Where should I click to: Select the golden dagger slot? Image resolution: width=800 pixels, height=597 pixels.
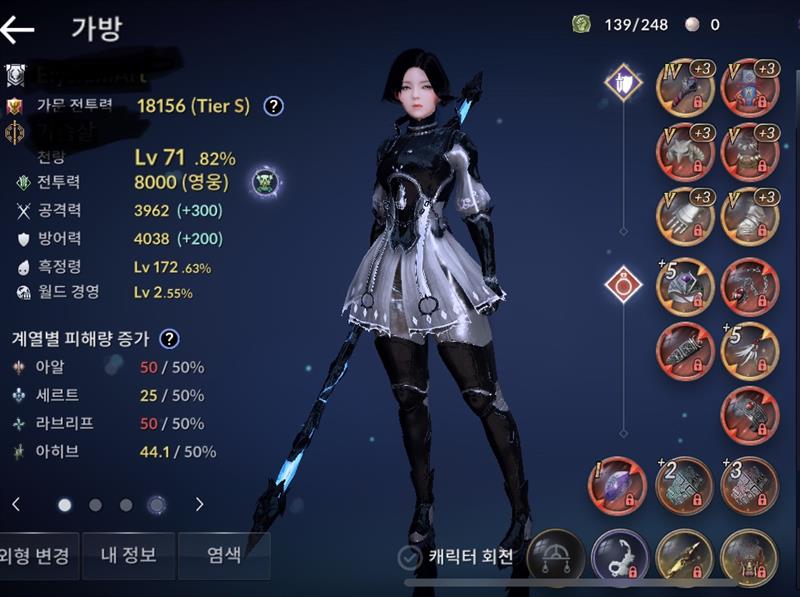click(685, 558)
